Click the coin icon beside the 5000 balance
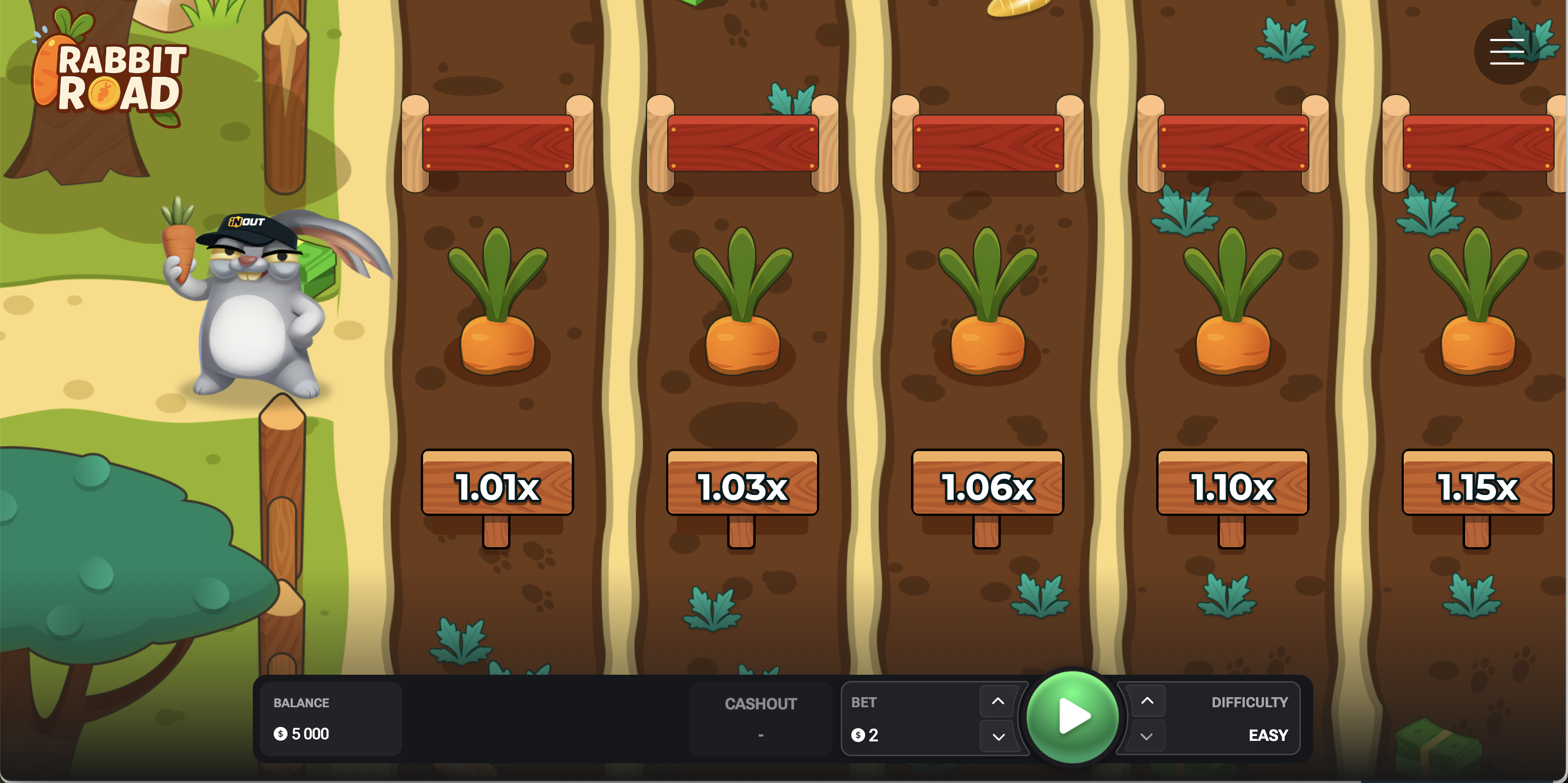 click(281, 734)
